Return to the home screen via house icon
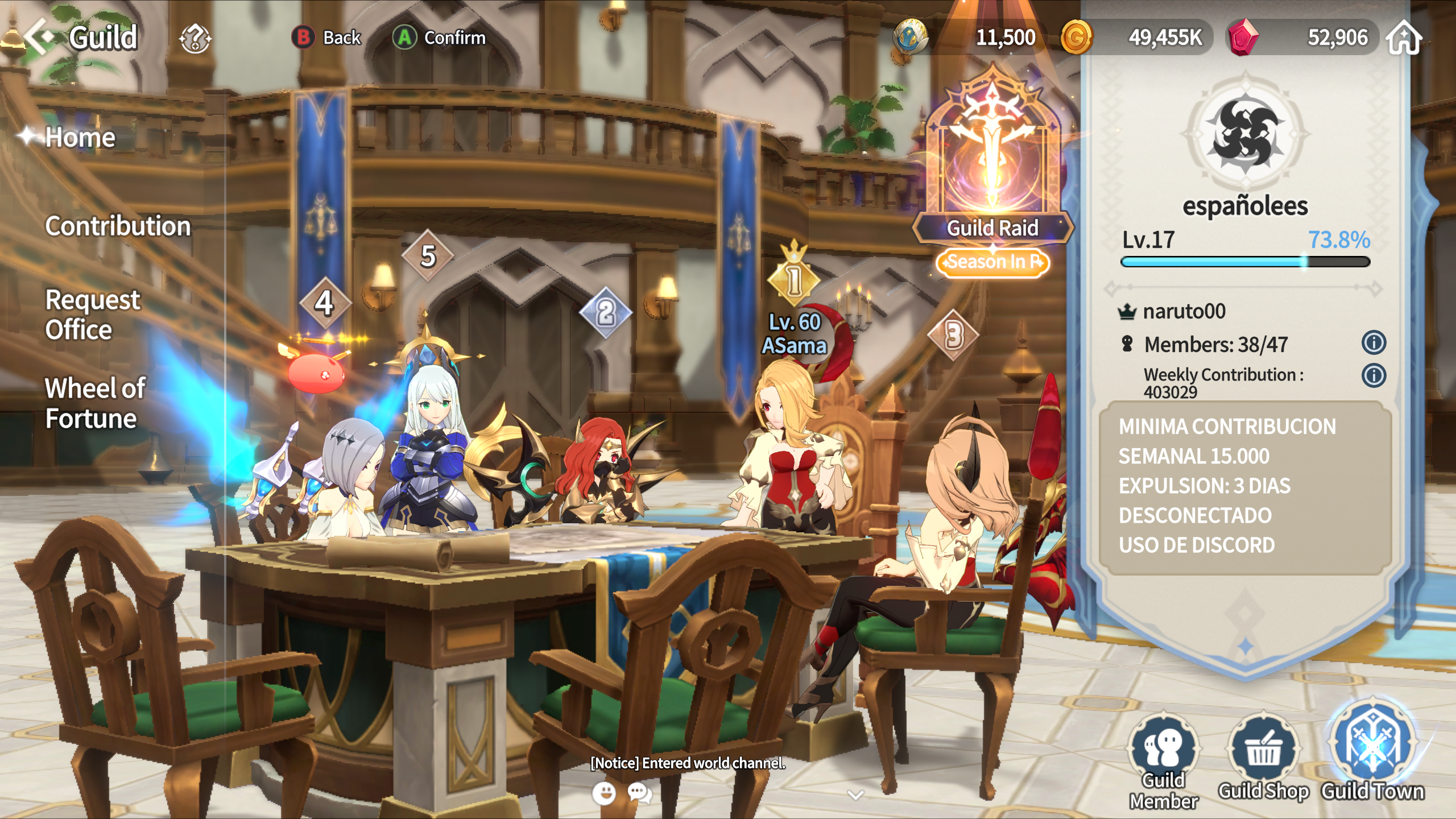1456x819 pixels. click(x=1404, y=38)
